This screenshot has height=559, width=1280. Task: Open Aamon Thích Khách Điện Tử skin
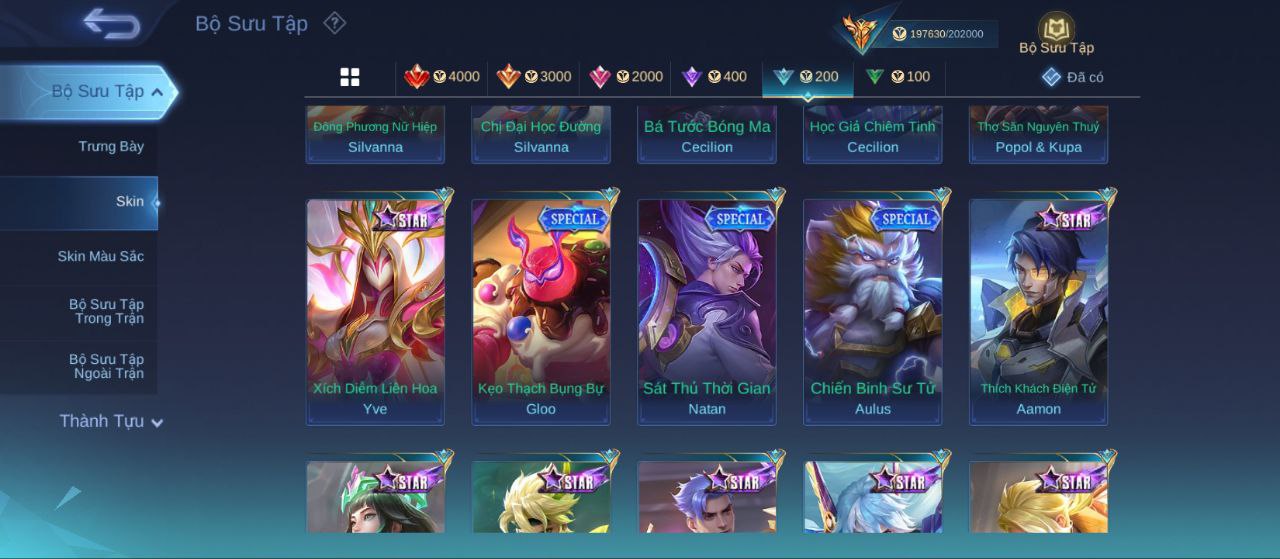point(1039,310)
